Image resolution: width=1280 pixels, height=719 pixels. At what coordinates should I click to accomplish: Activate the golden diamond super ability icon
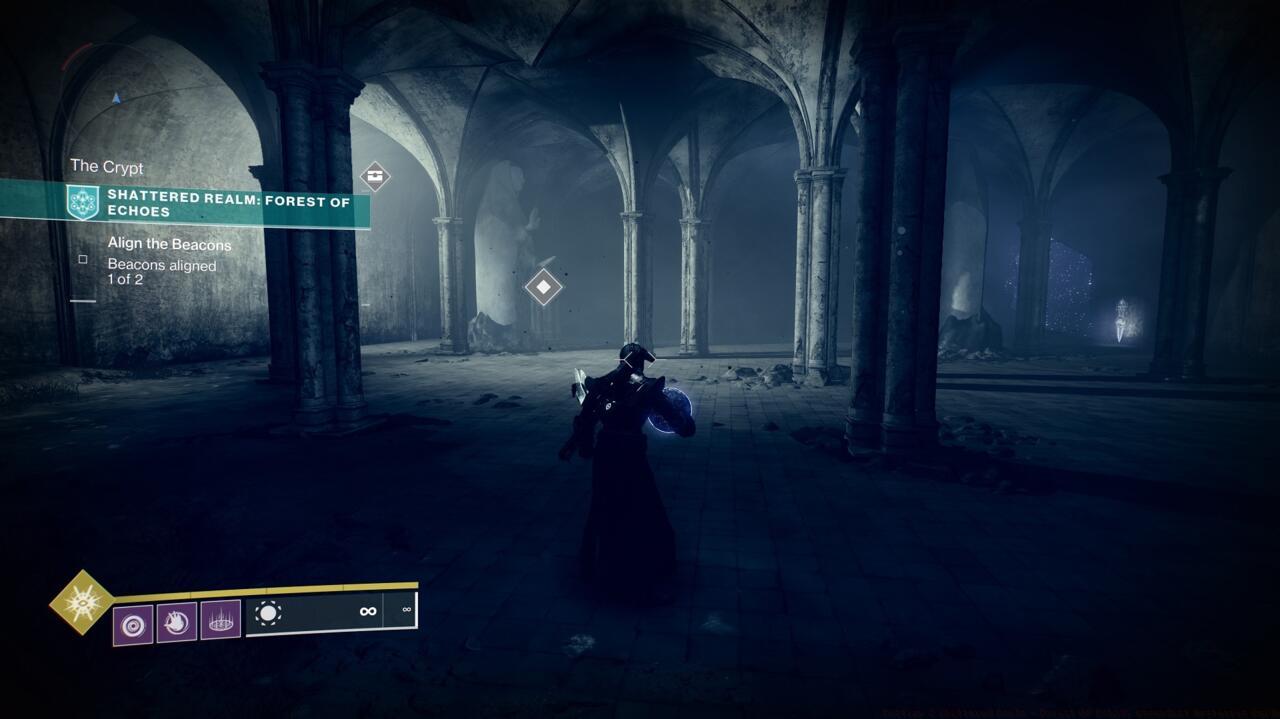pos(82,602)
